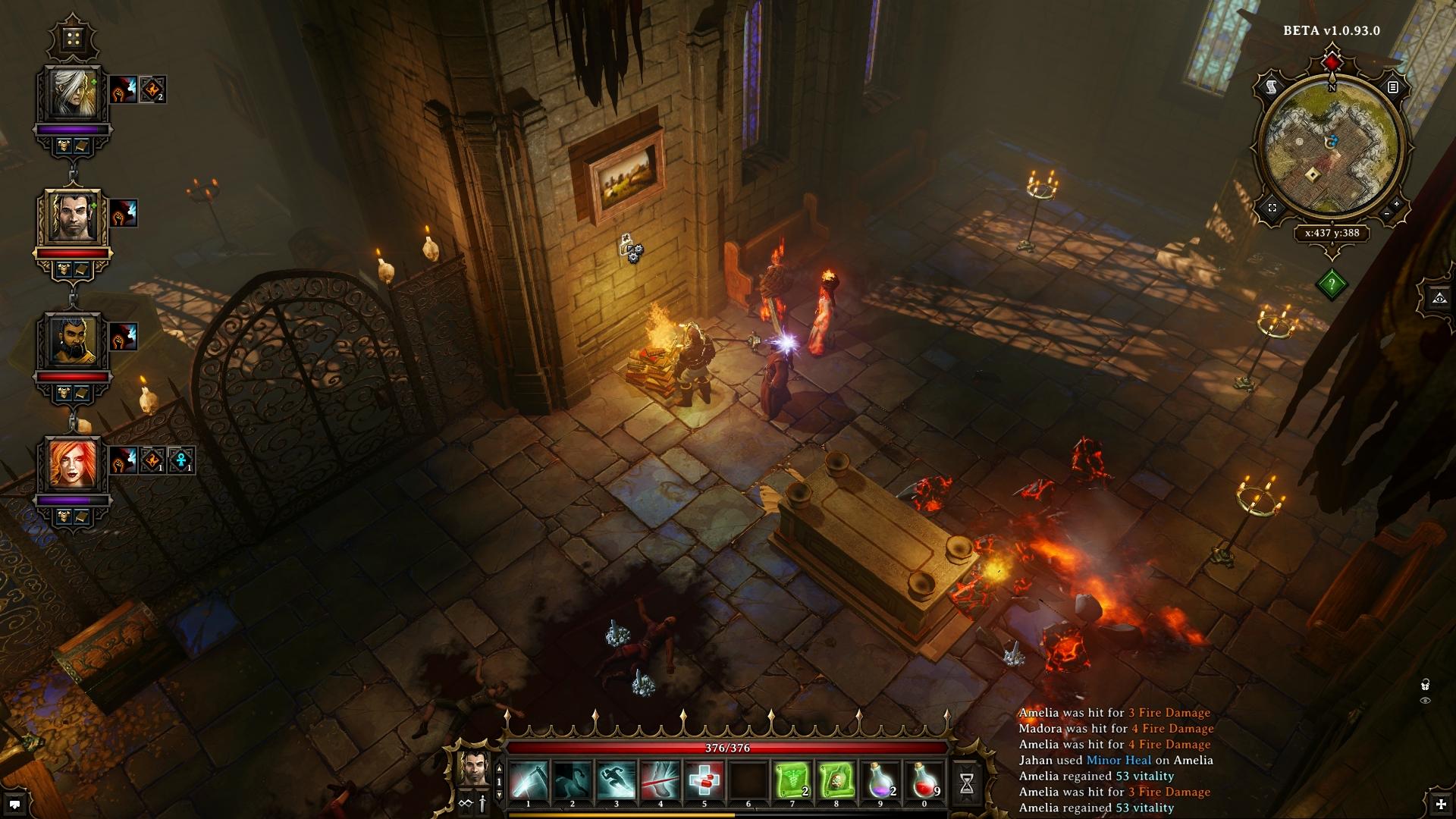Use the green caduceus healing scroll
Screen dimensions: 1456x819
(x=792, y=781)
